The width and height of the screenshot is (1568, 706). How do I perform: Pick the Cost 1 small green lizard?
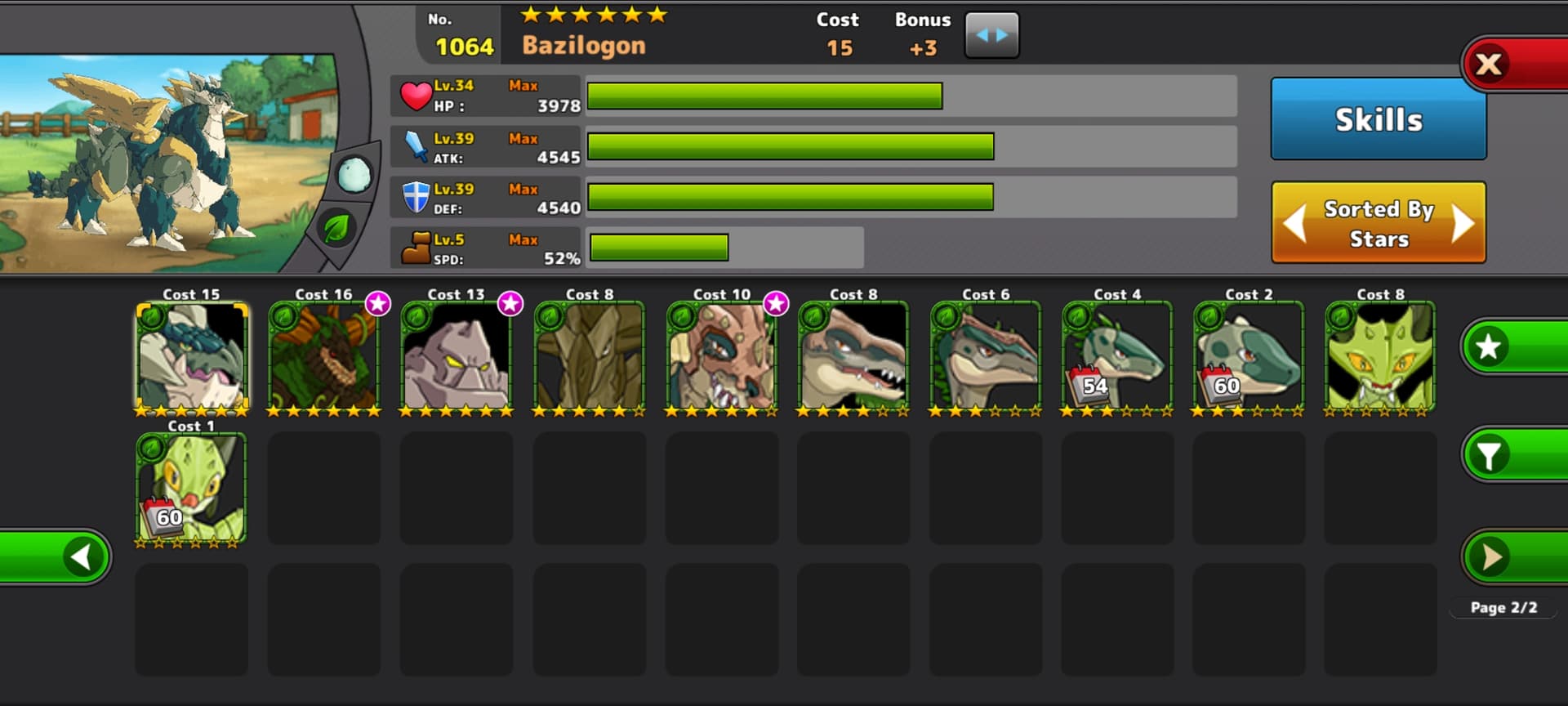[x=192, y=488]
